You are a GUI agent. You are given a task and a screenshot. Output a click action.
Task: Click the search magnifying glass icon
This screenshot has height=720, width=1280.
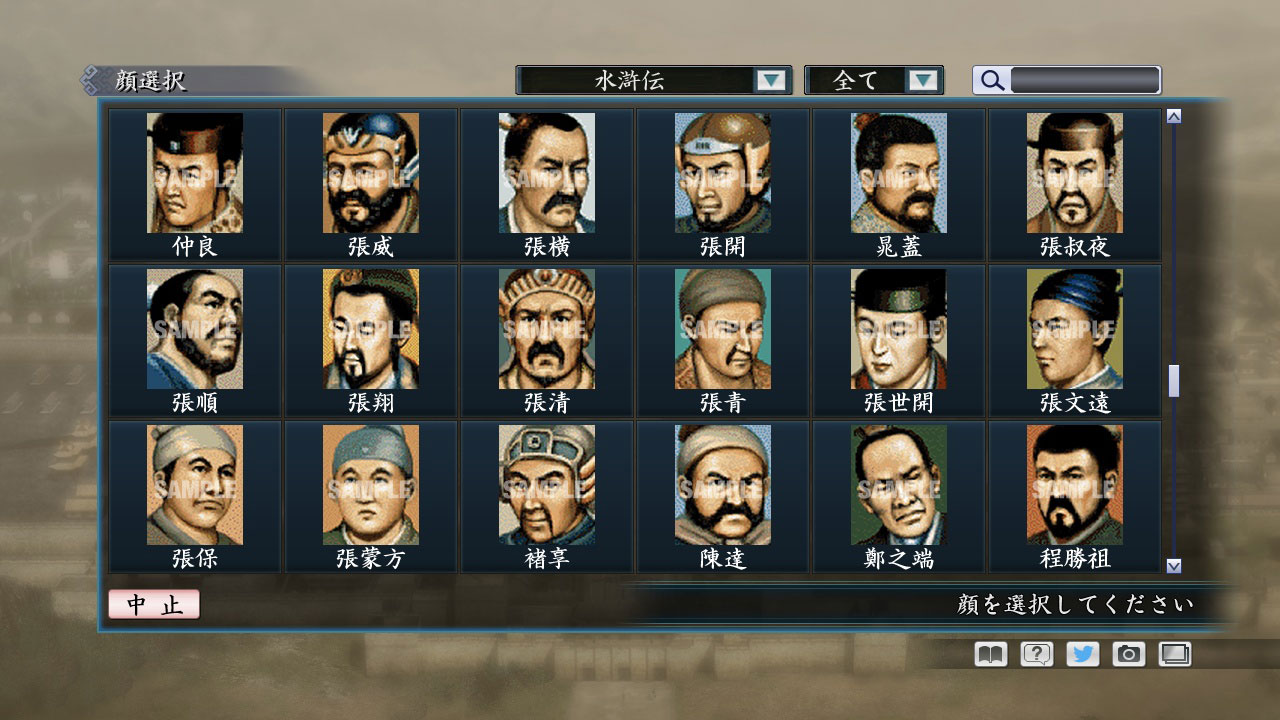(x=990, y=79)
